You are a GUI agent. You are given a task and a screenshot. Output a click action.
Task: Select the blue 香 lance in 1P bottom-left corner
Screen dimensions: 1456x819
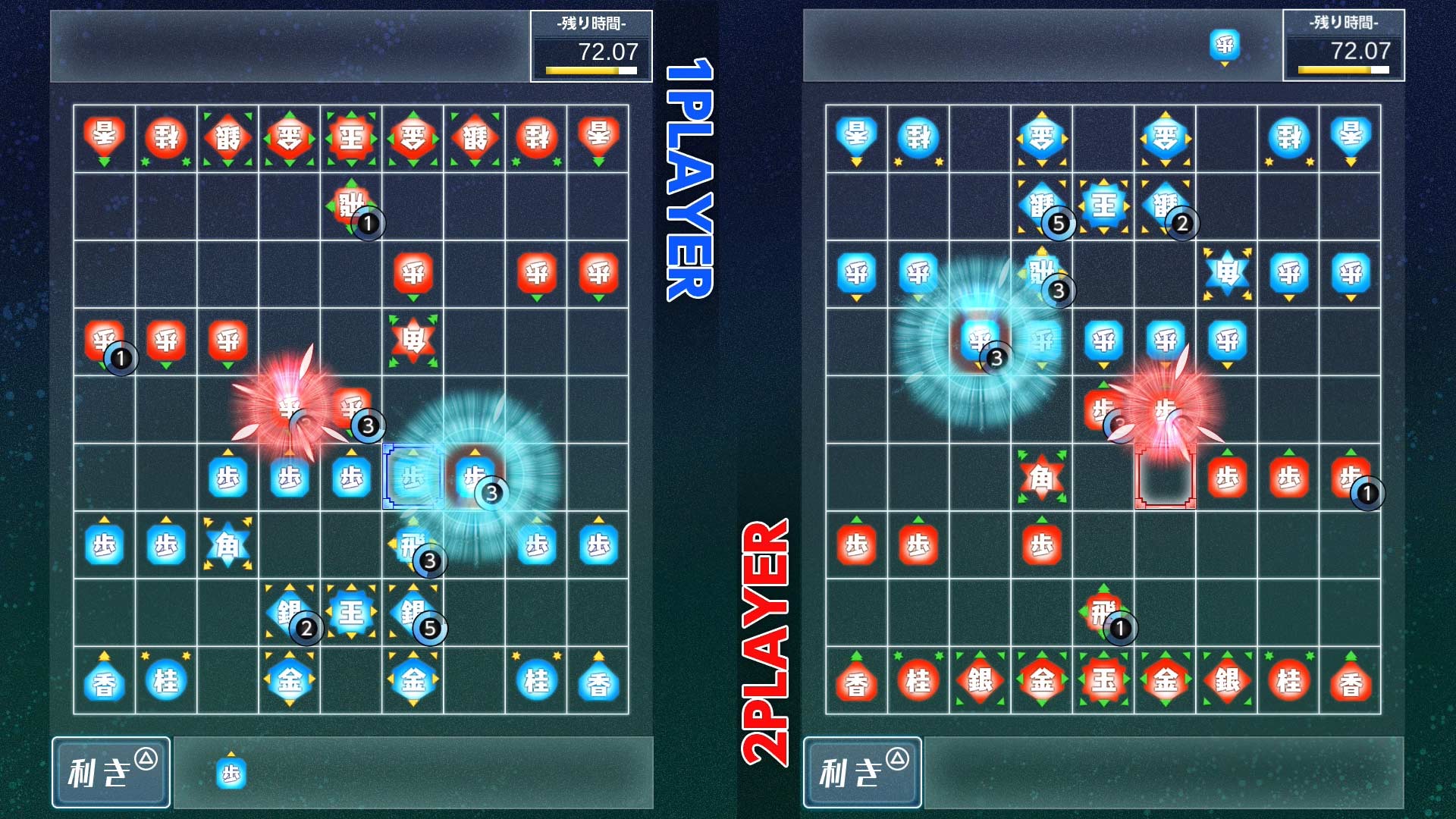(104, 680)
